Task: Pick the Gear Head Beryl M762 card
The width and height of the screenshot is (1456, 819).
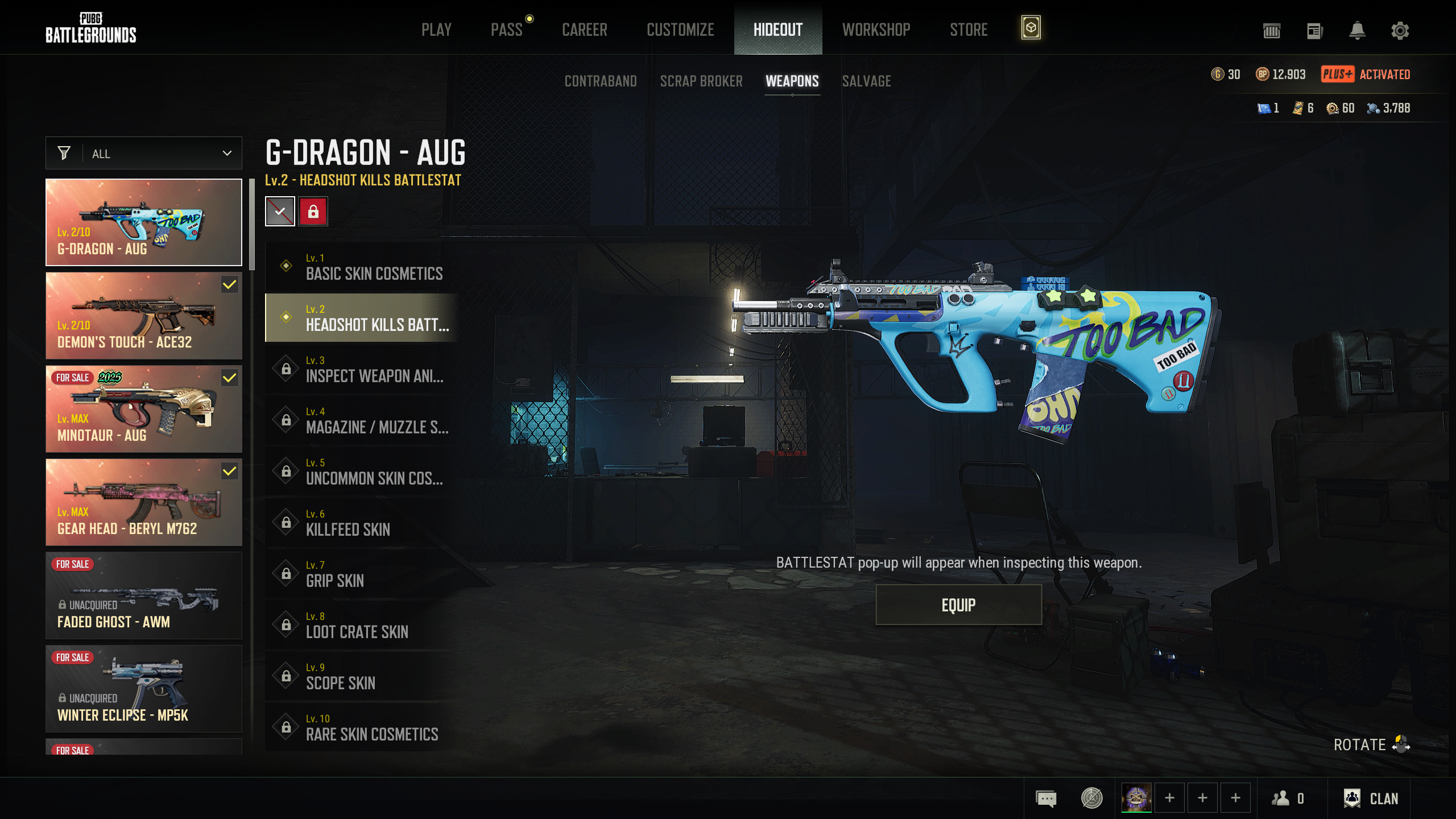Action: (x=144, y=502)
